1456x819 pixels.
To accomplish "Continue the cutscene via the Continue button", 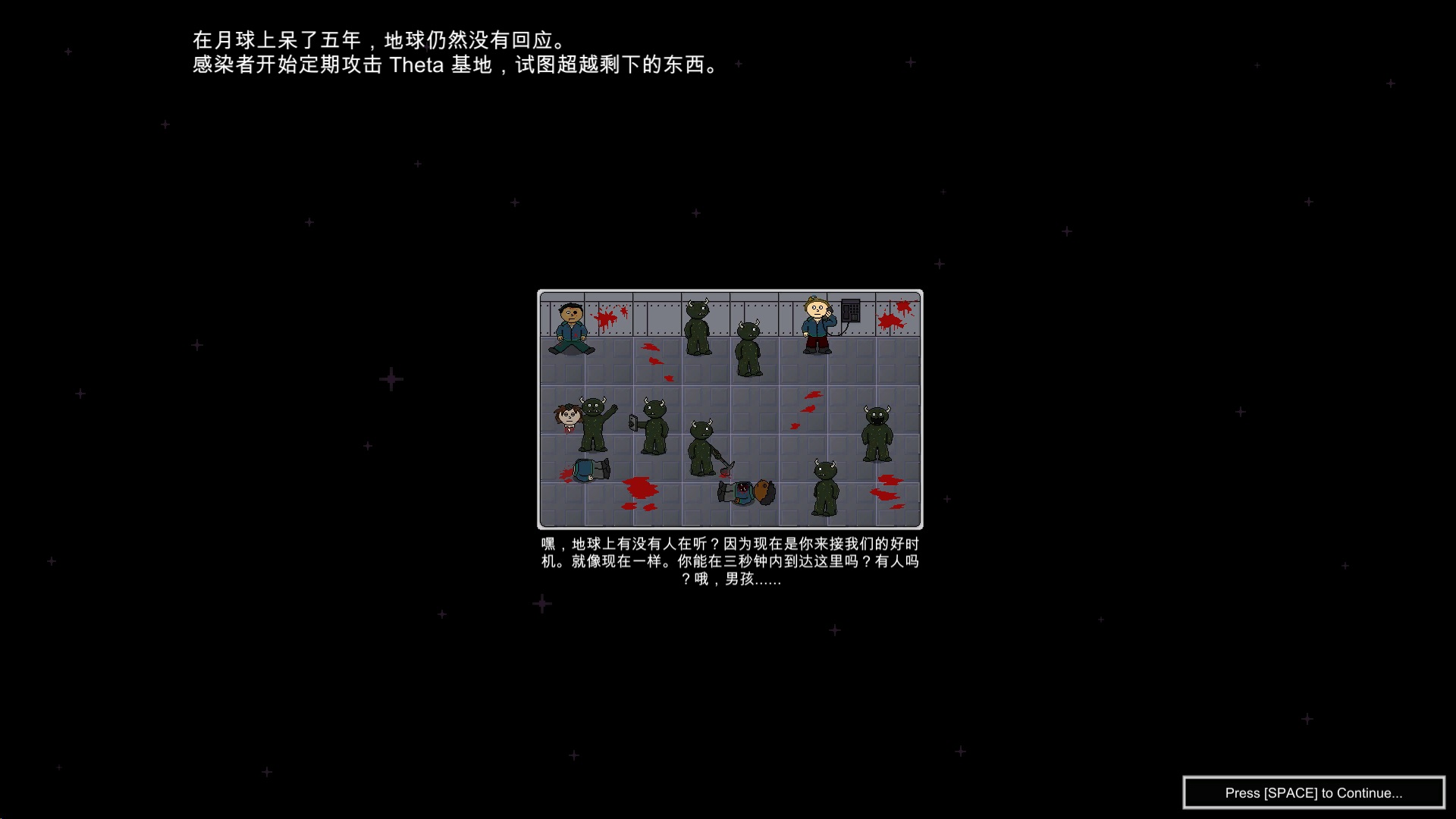I will (x=1313, y=792).
